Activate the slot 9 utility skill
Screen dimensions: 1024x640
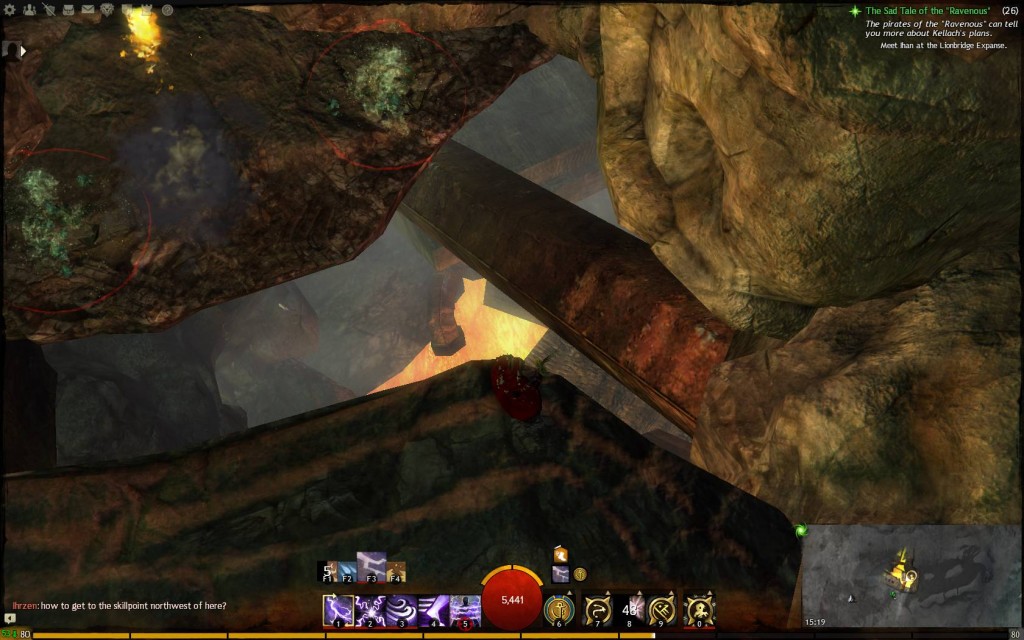pyautogui.click(x=662, y=609)
